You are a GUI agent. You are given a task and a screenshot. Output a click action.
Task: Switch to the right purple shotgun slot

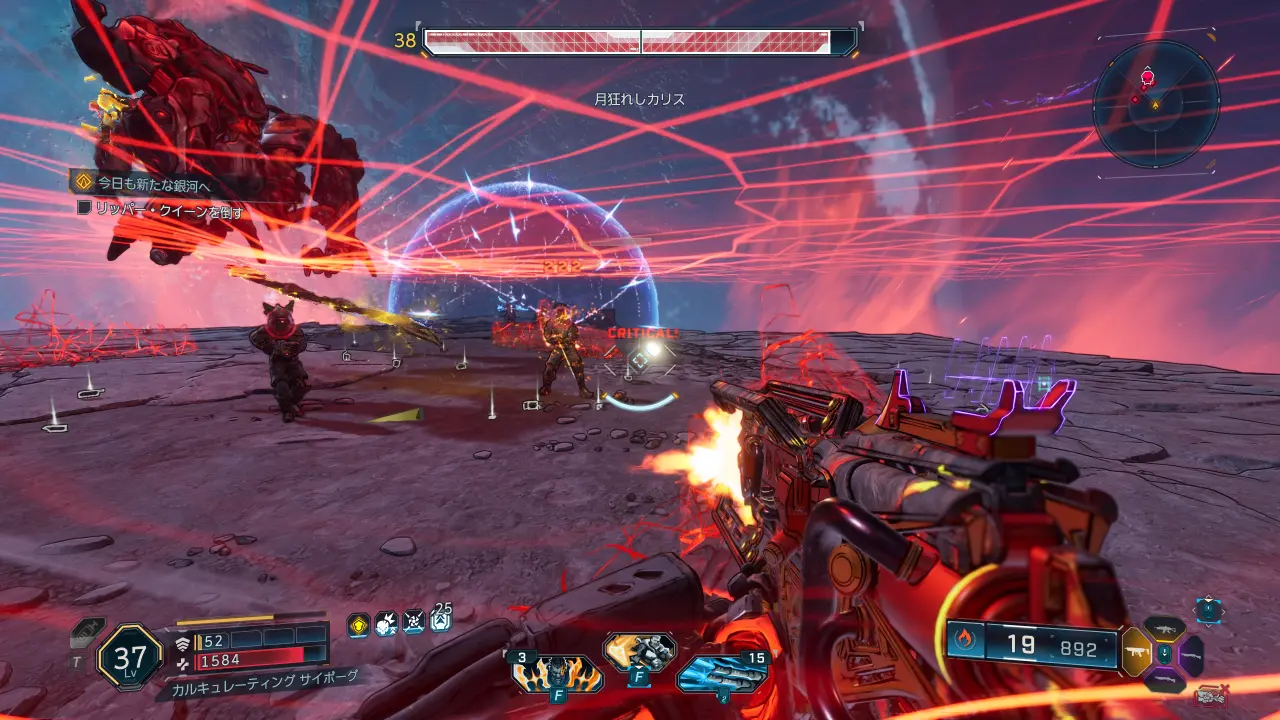tap(1191, 654)
